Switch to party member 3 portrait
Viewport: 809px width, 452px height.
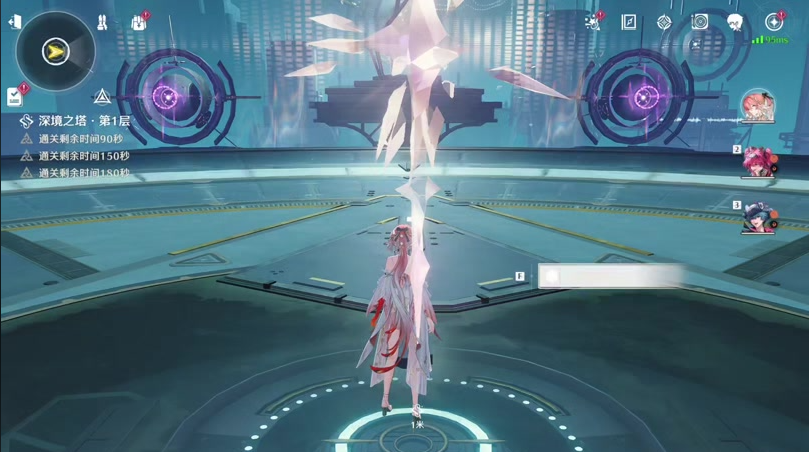(759, 218)
